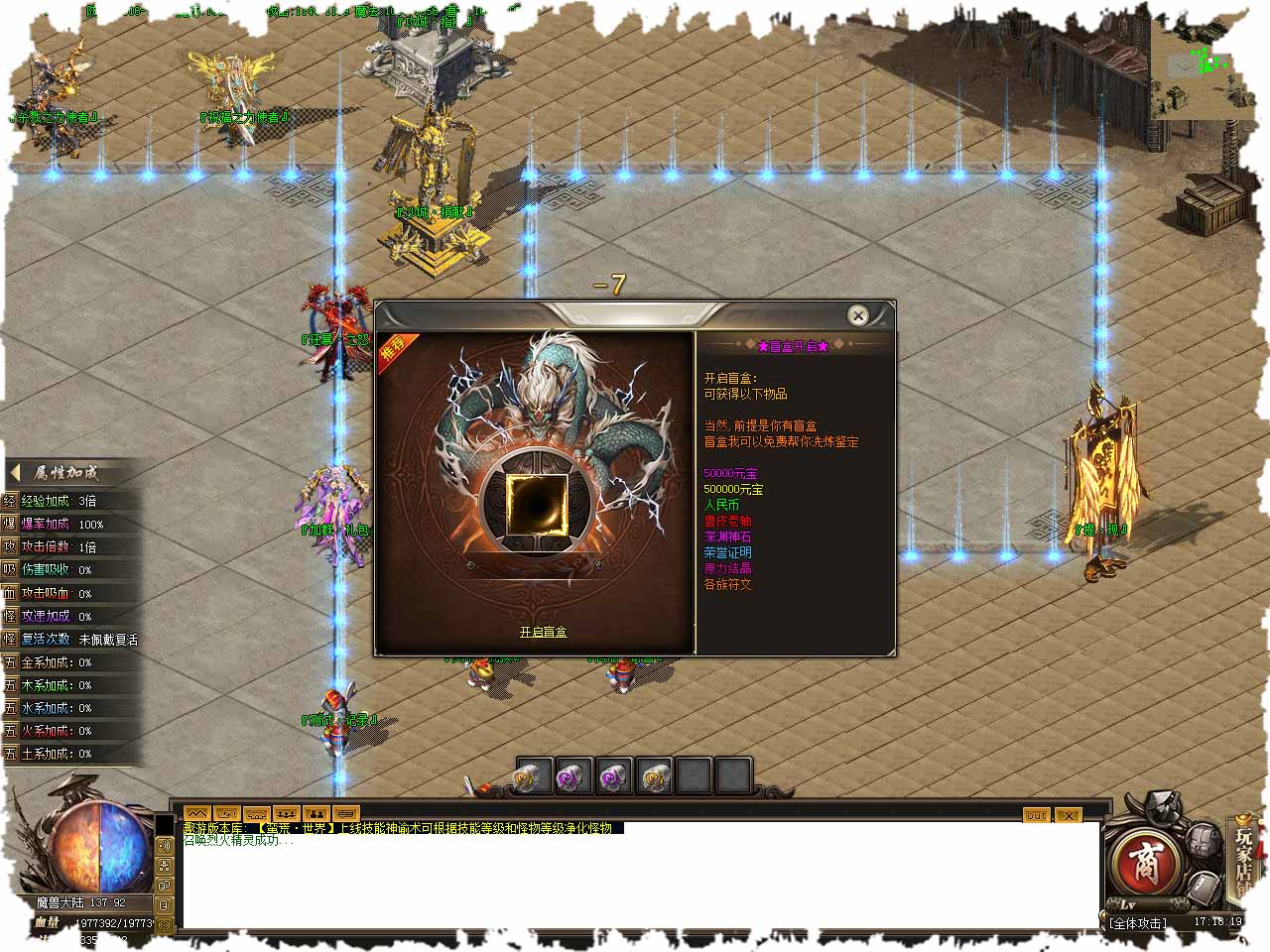The height and width of the screenshot is (952, 1270).
Task: Collapse the 属性加成 panel with its arrow
Action: pos(16,473)
